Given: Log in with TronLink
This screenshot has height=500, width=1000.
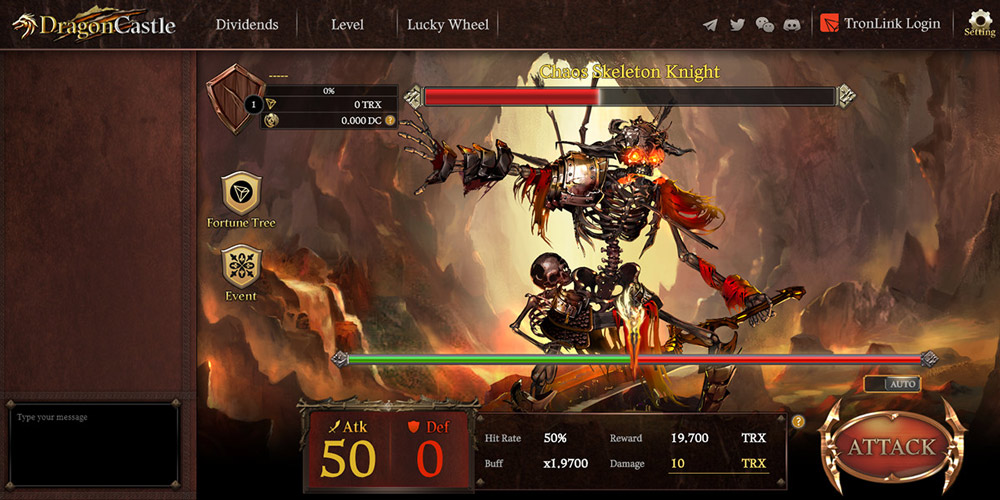Looking at the screenshot, I should click(881, 24).
